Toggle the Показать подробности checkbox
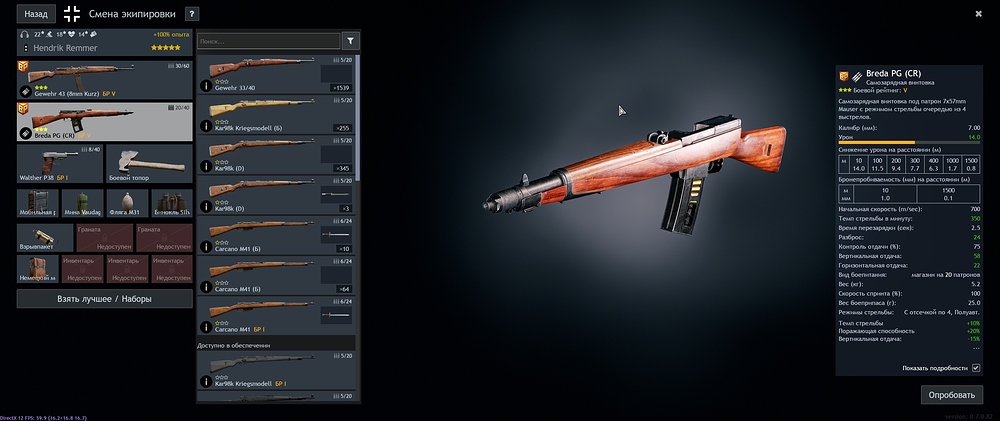Image resolution: width=1000 pixels, height=421 pixels. [x=976, y=368]
